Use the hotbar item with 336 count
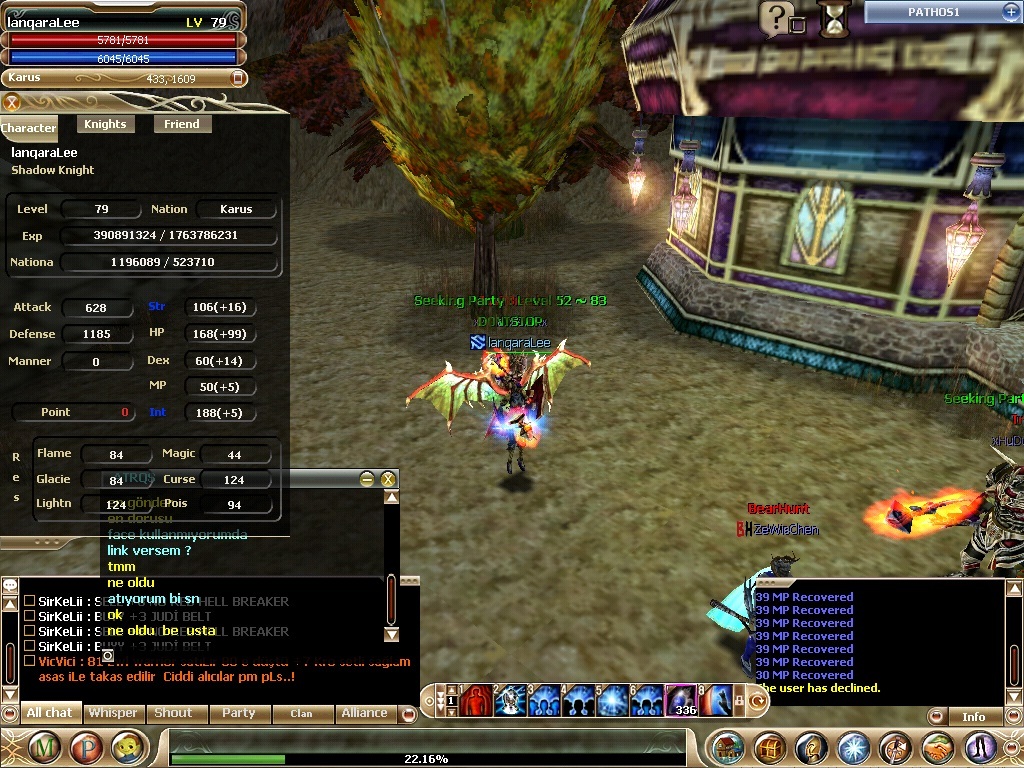 click(681, 700)
